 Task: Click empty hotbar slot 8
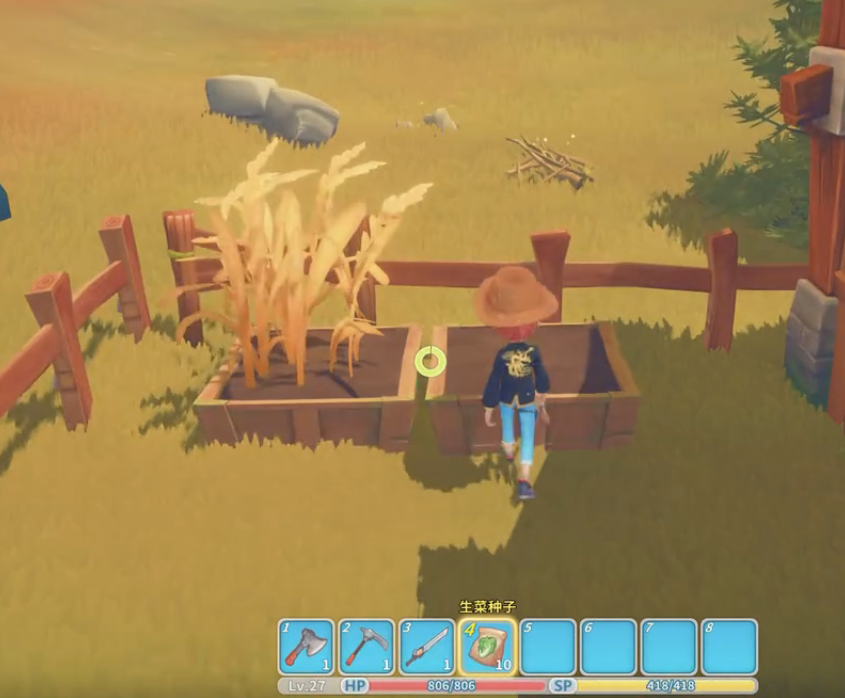(729, 647)
